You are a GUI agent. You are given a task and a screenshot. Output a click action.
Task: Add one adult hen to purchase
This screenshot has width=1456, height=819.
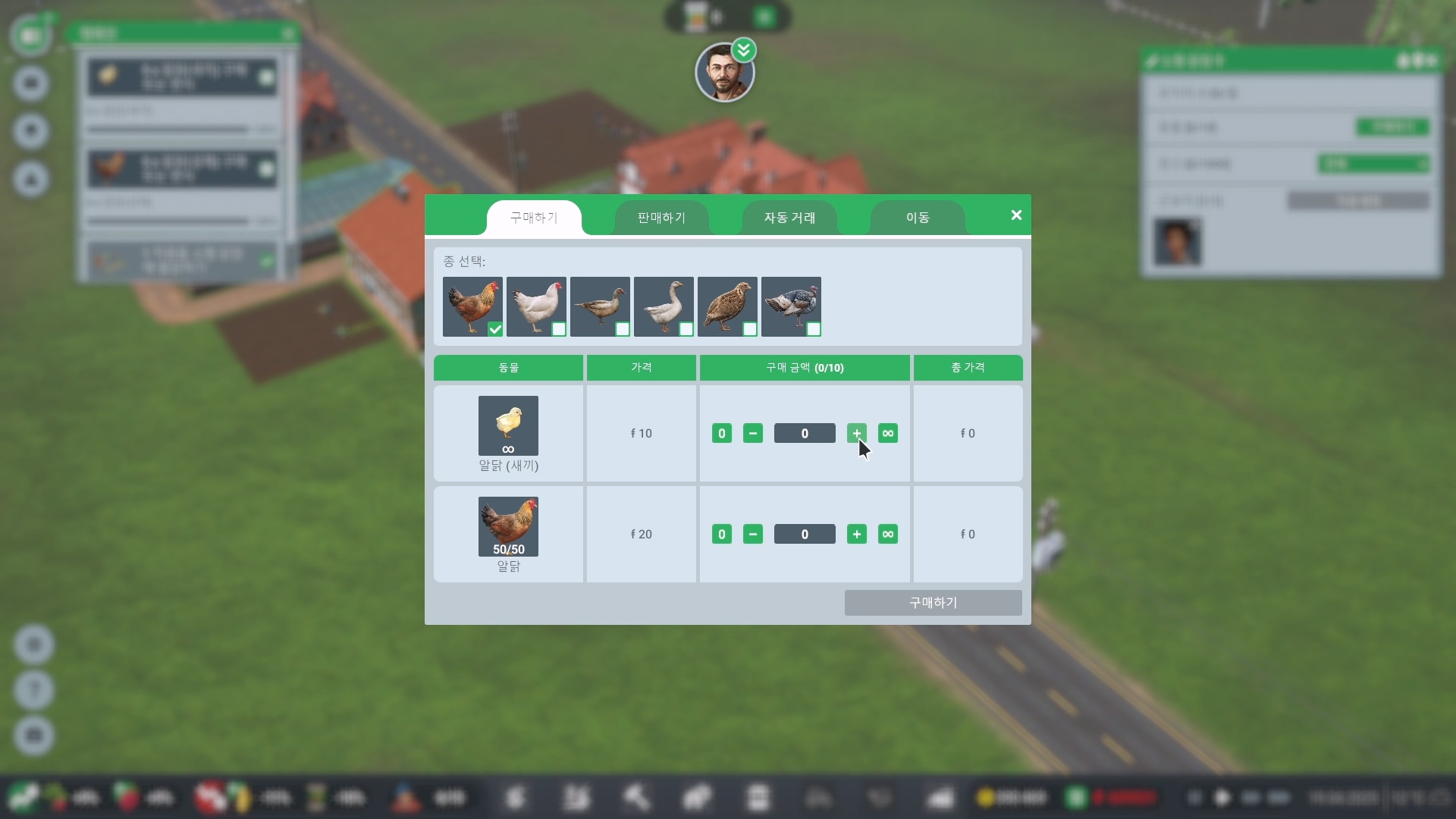tap(857, 534)
